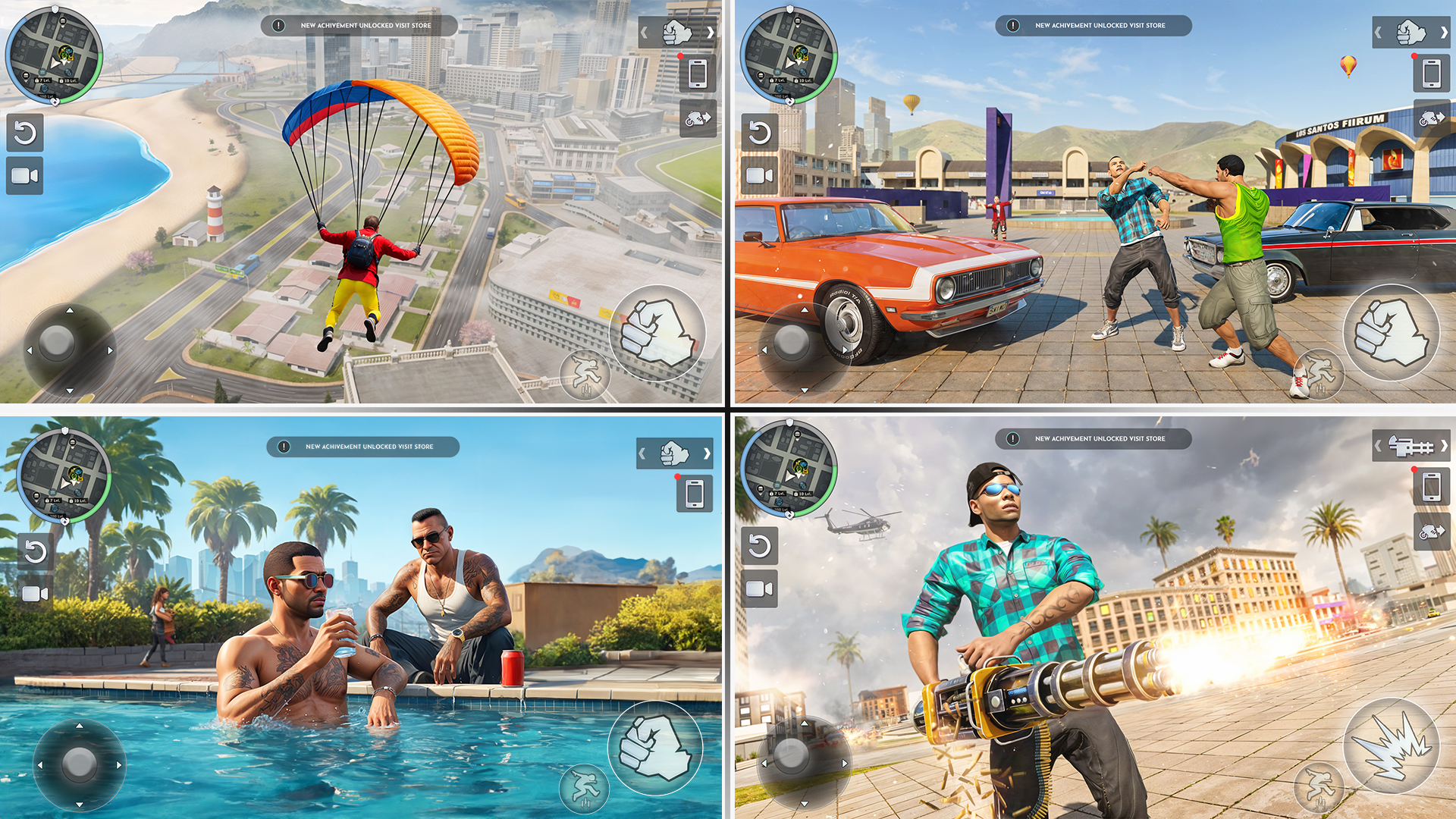Click left chevron to switch previous weapon
Screen dimensions: 1456x819
(x=645, y=32)
